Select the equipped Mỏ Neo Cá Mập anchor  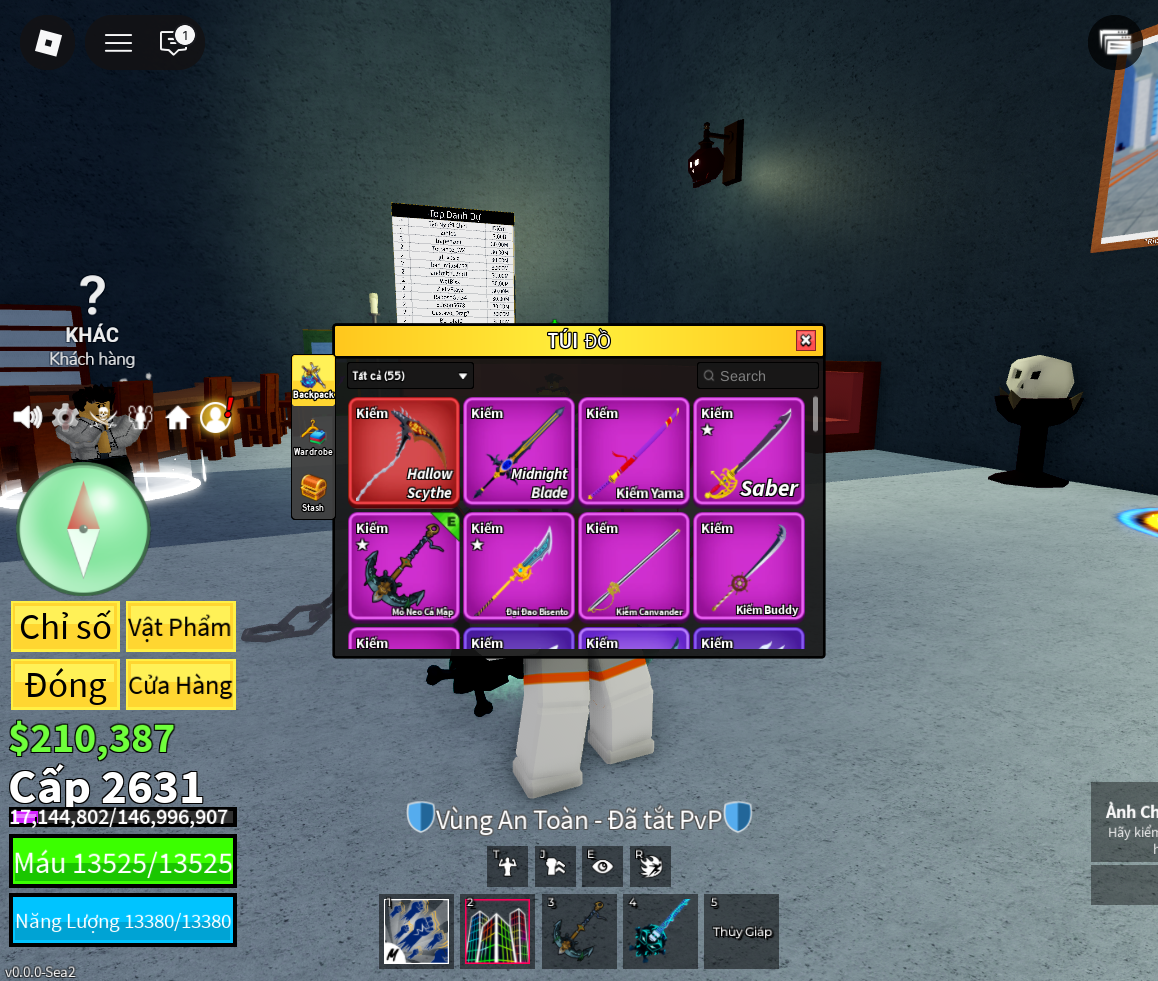coord(404,567)
